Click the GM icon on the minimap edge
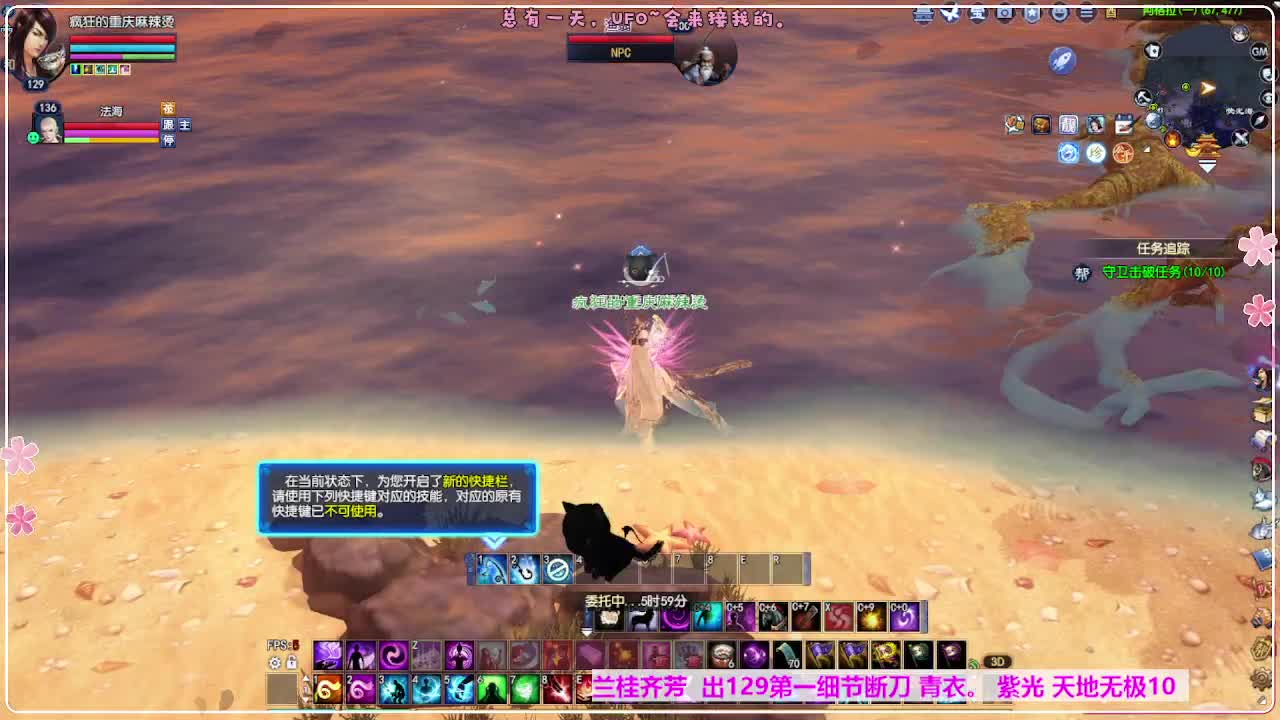The width and height of the screenshot is (1280, 720). point(1259,52)
